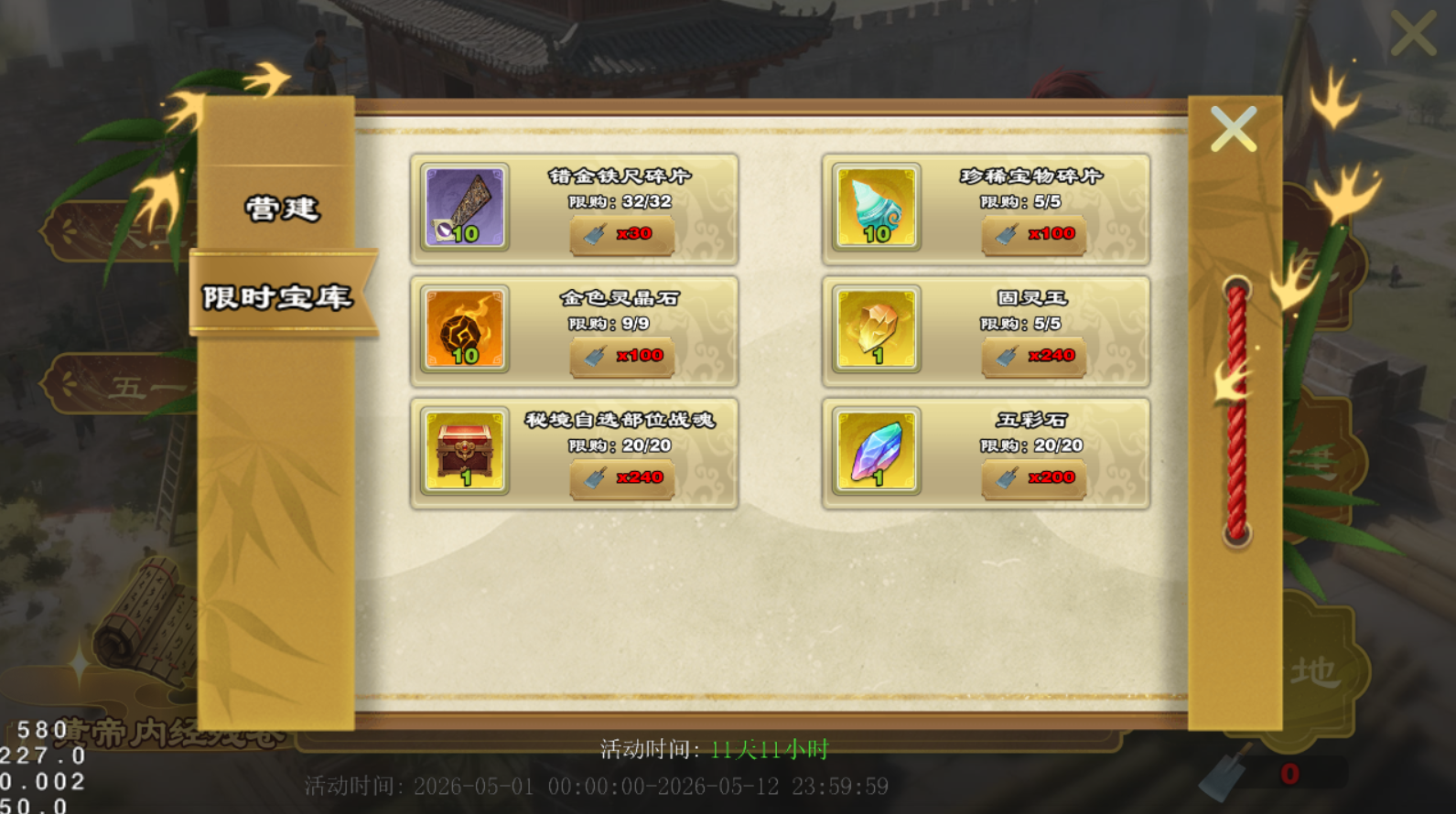
Task: Inspect the red treasure chest icon
Action: pyautogui.click(x=465, y=451)
